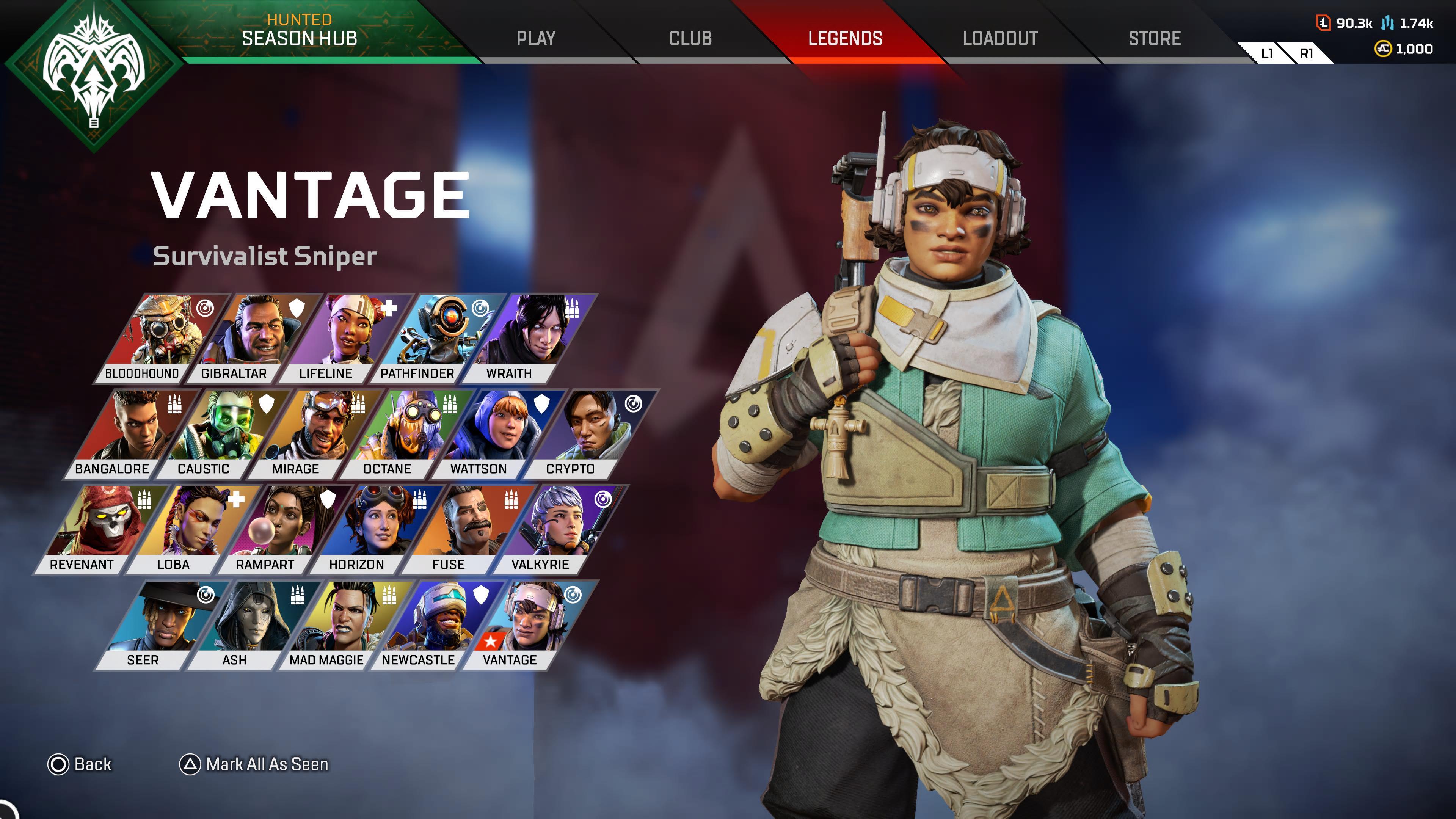Click the L1 shoulder button indicator
1456x819 pixels.
point(1267,54)
